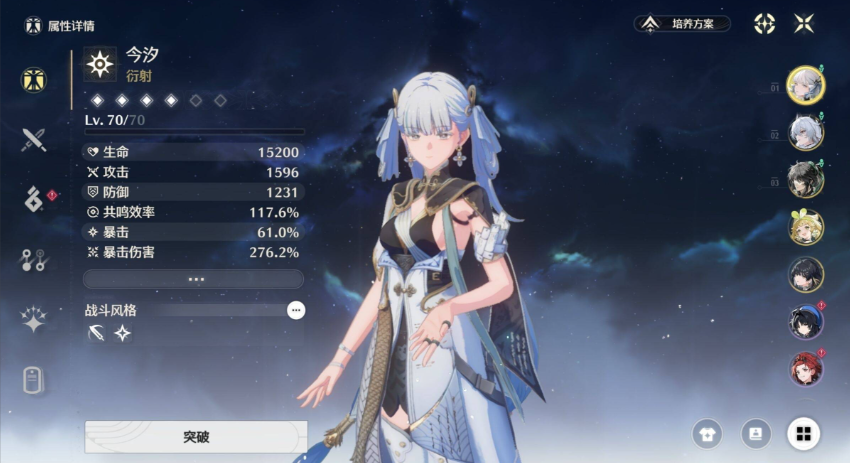Select the silver-haired character in slot 02
The image size is (850, 463).
[805, 132]
